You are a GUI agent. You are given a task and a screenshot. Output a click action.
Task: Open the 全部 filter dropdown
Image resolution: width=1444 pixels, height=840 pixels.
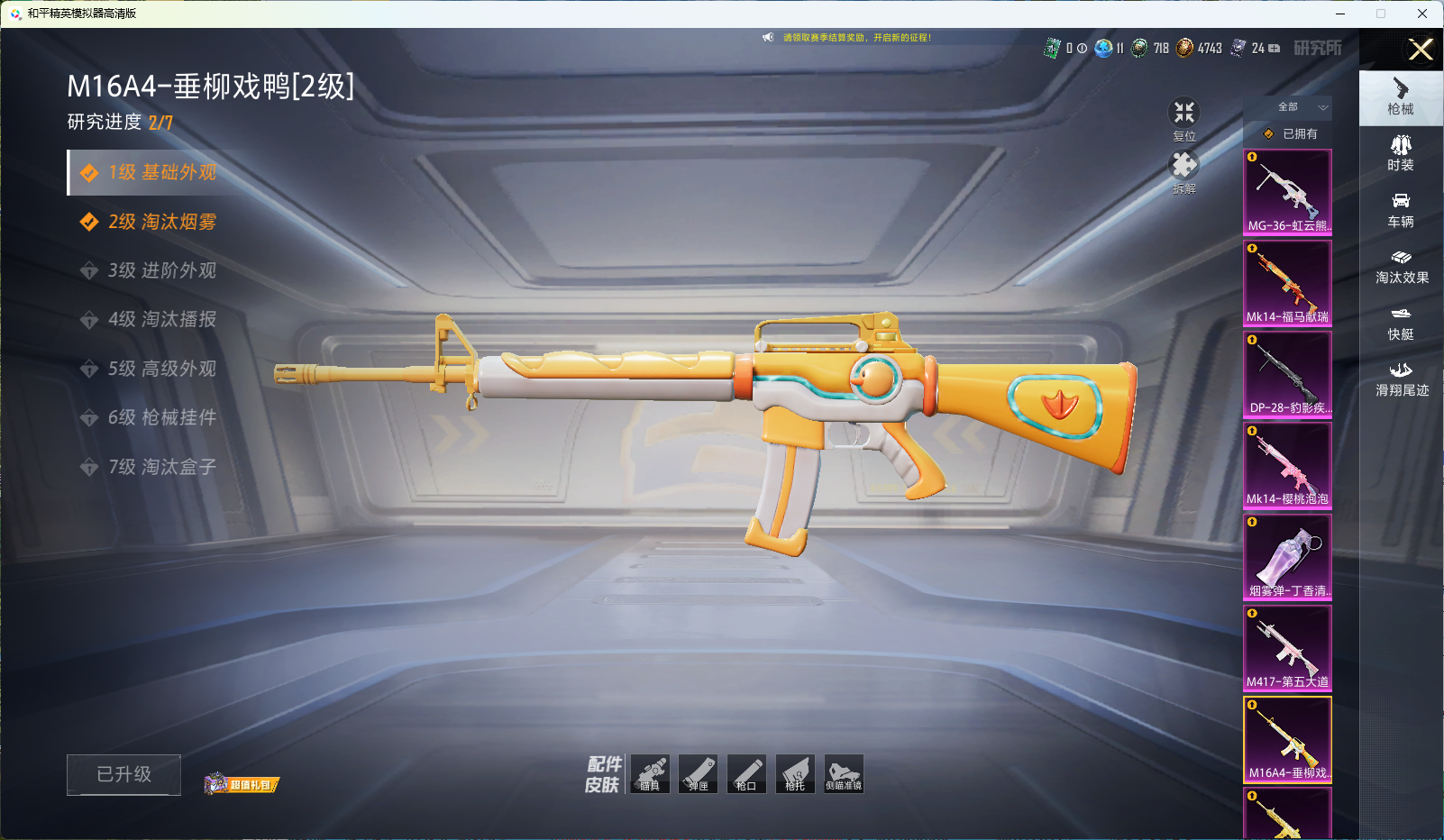tap(1298, 107)
